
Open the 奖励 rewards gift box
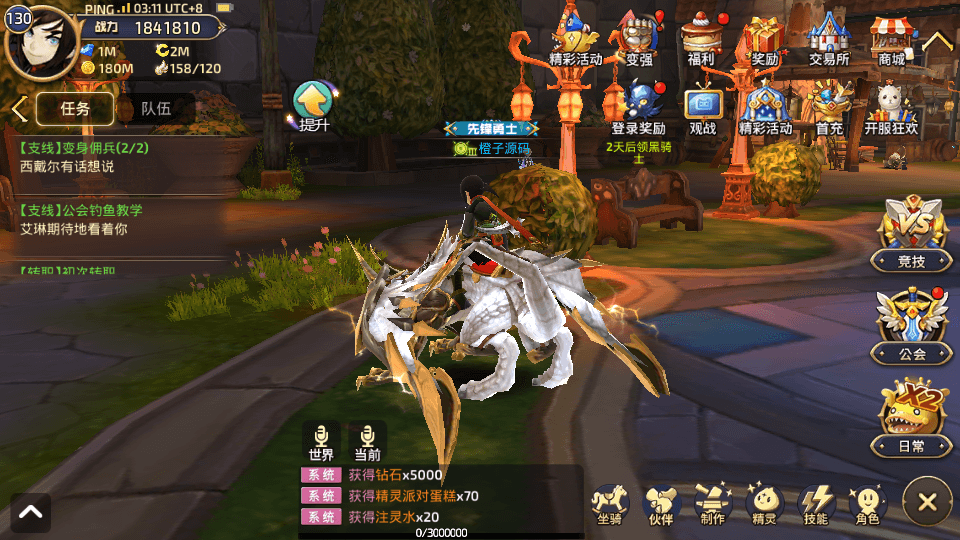(765, 38)
